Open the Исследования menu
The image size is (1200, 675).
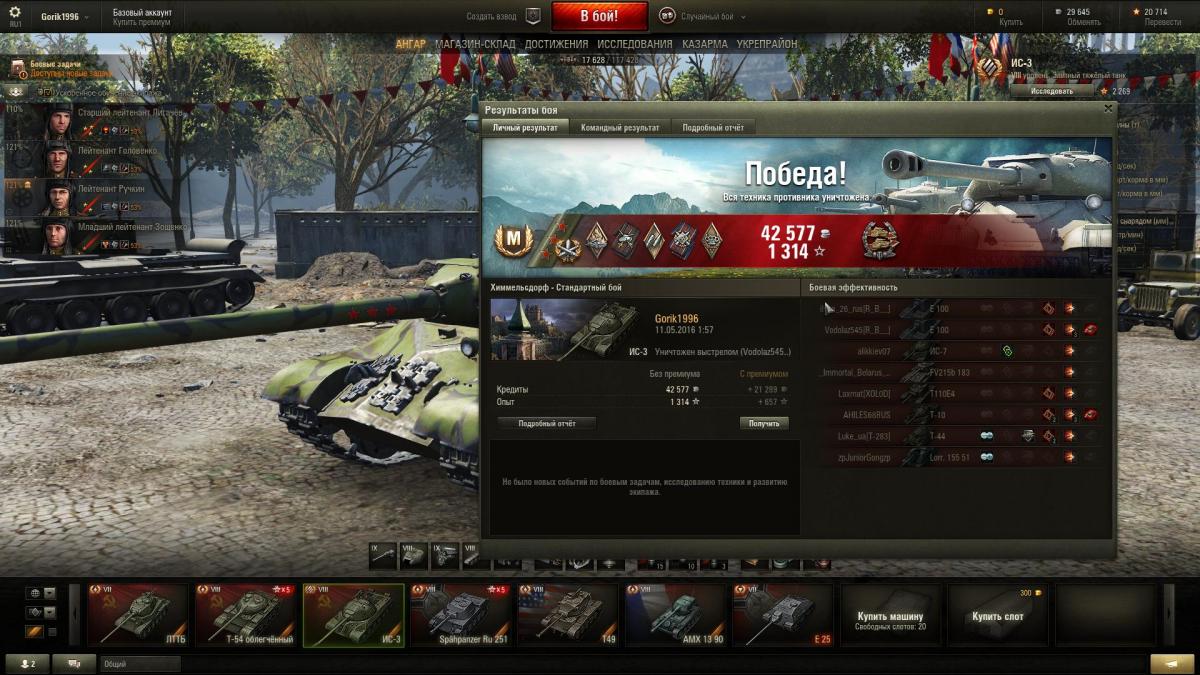[x=635, y=44]
